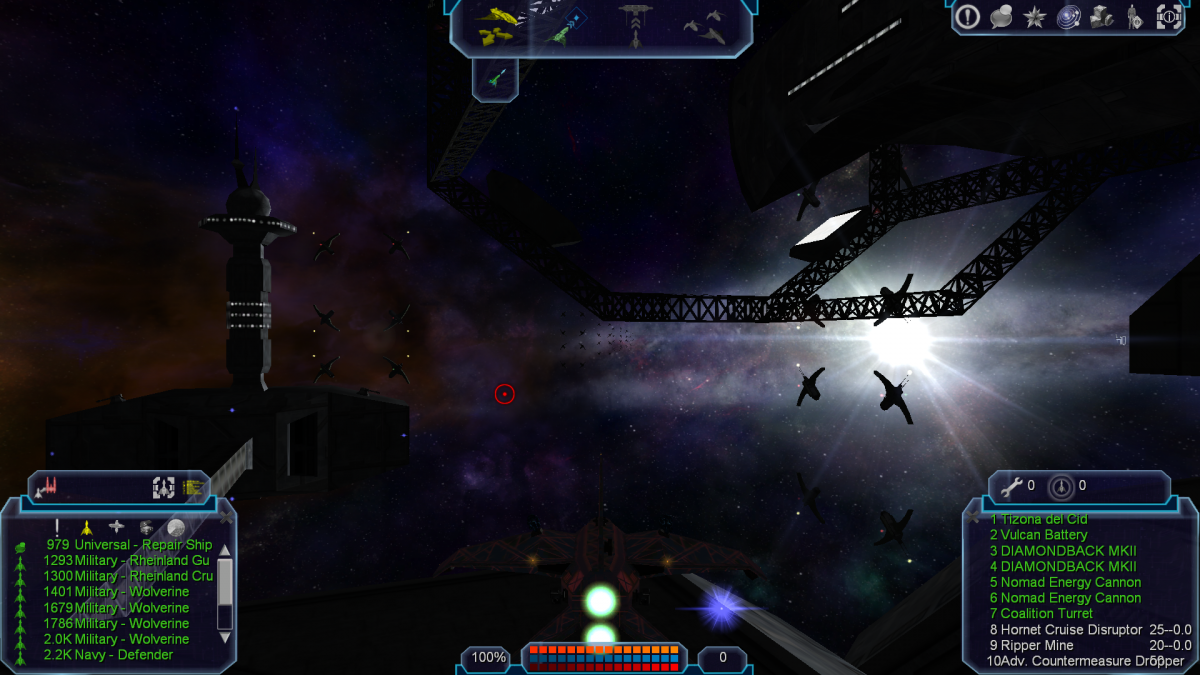Close the contact list panel
The height and width of the screenshot is (675, 1200).
226,518
